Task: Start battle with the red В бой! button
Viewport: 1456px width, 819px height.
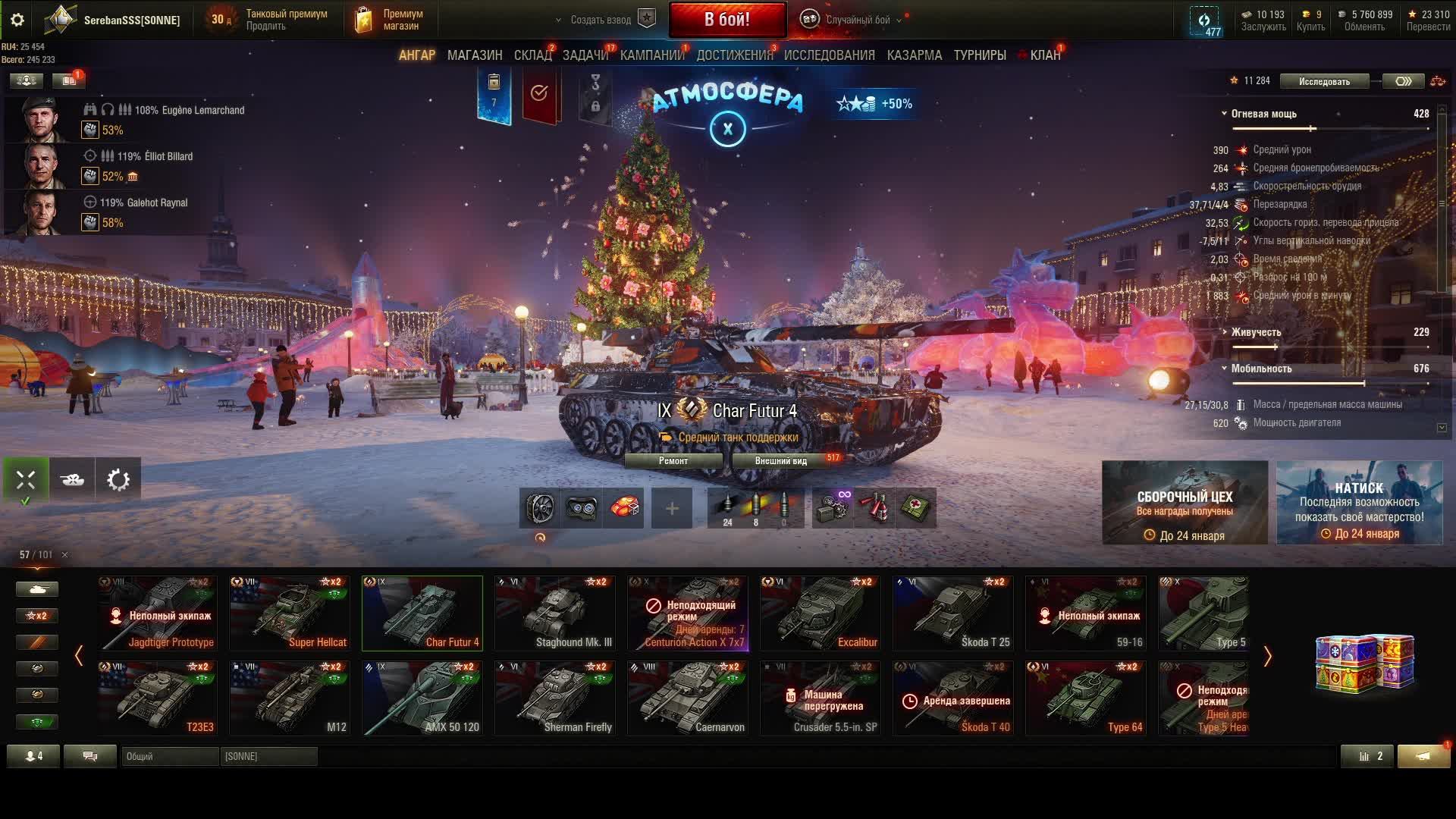Action: (x=726, y=20)
